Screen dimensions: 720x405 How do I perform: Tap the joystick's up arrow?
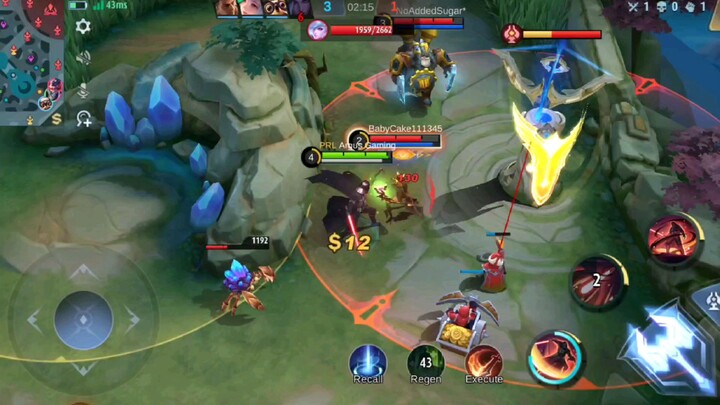[x=83, y=271]
